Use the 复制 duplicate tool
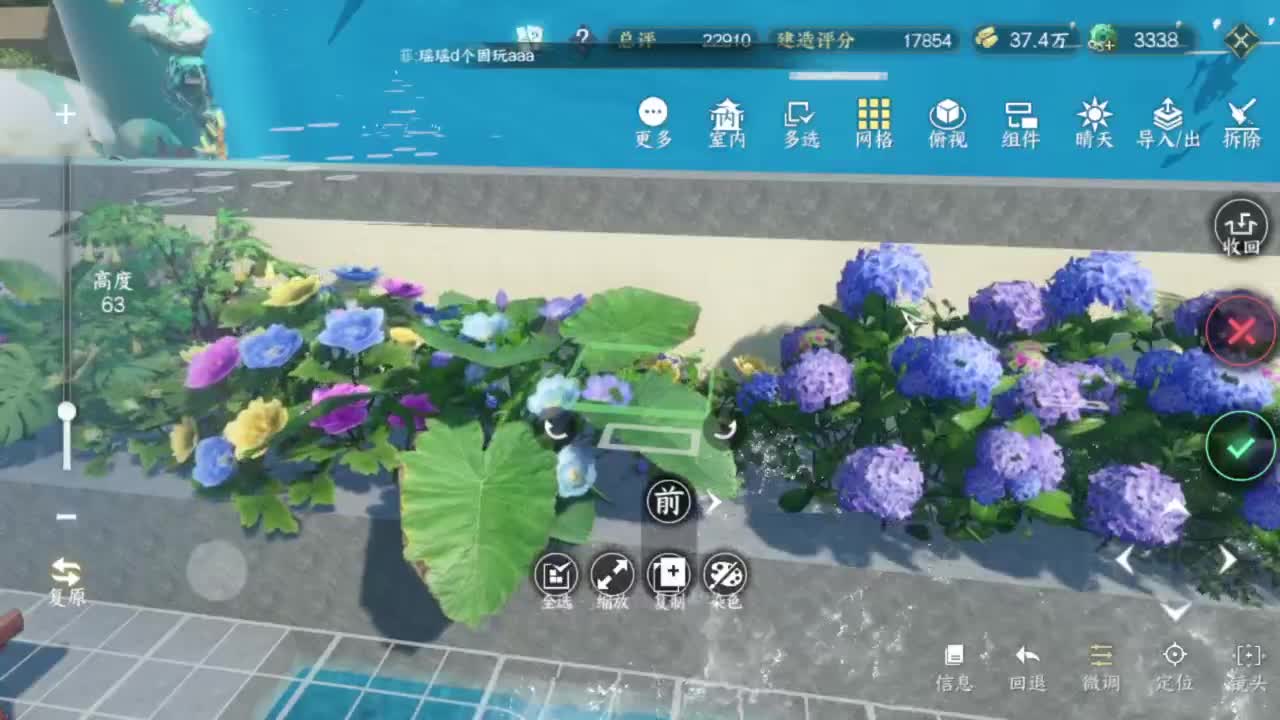 click(668, 578)
